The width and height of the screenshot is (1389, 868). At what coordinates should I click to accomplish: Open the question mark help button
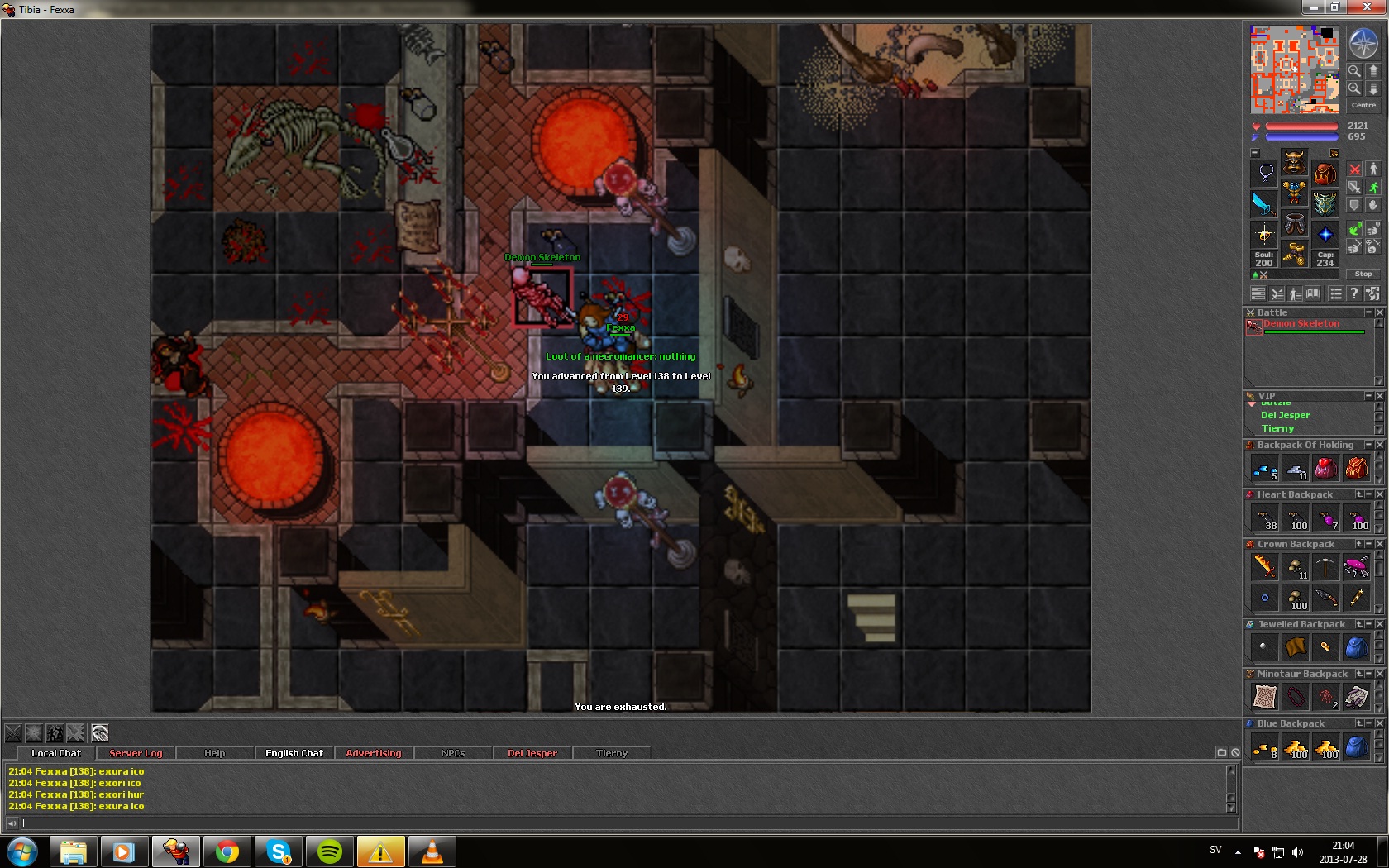(1353, 293)
